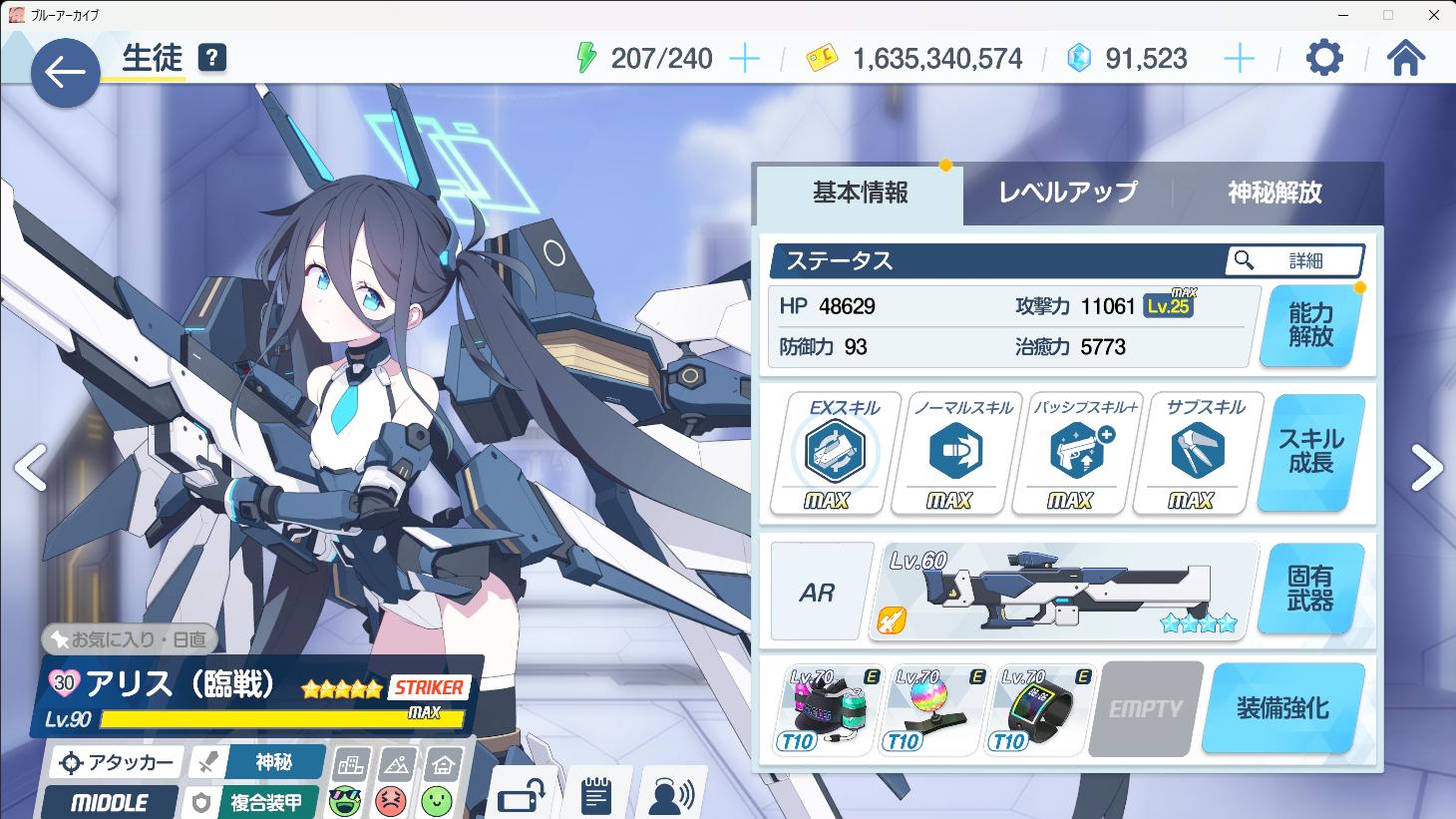The width and height of the screenshot is (1456, 819).
Task: Switch to the 神秘解放 tab
Action: point(1274,193)
